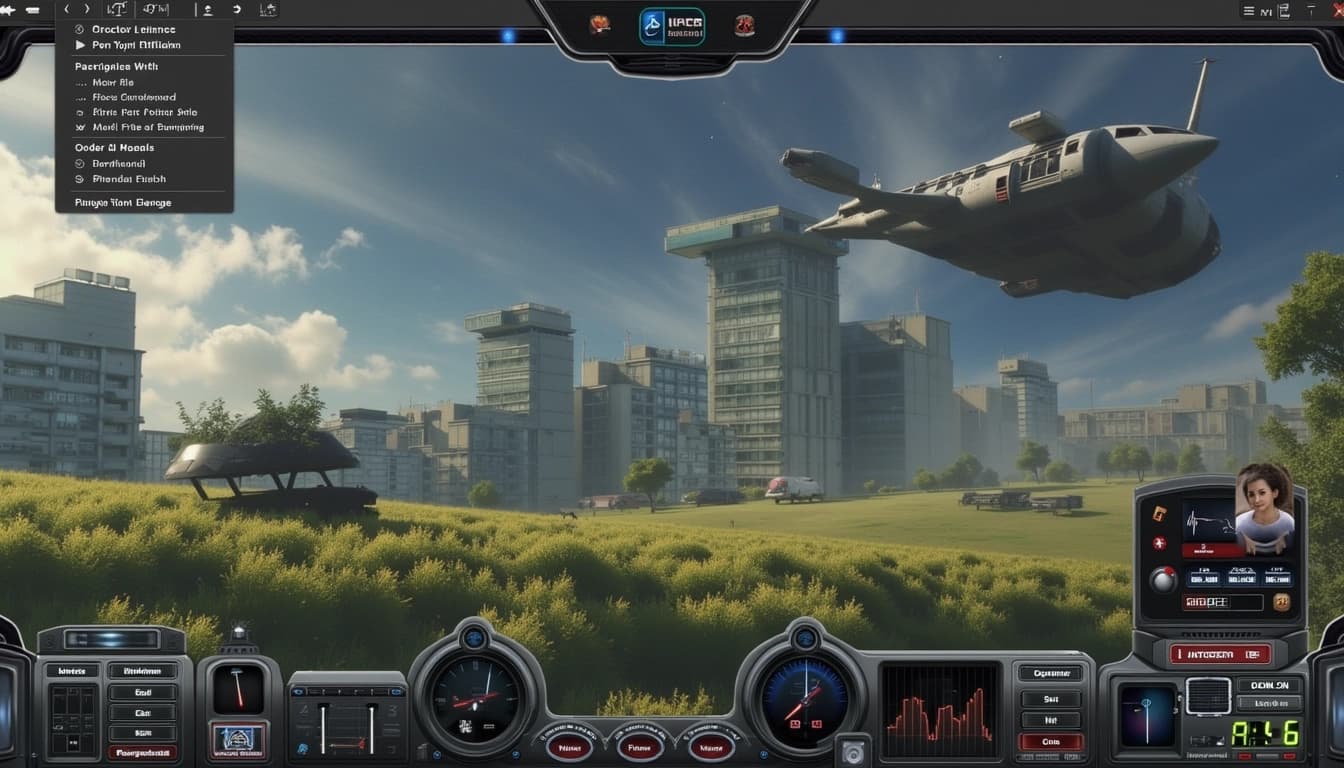Click the "Mause" red oval dashboard button
Viewport: 1344px width, 768px height.
click(x=712, y=745)
